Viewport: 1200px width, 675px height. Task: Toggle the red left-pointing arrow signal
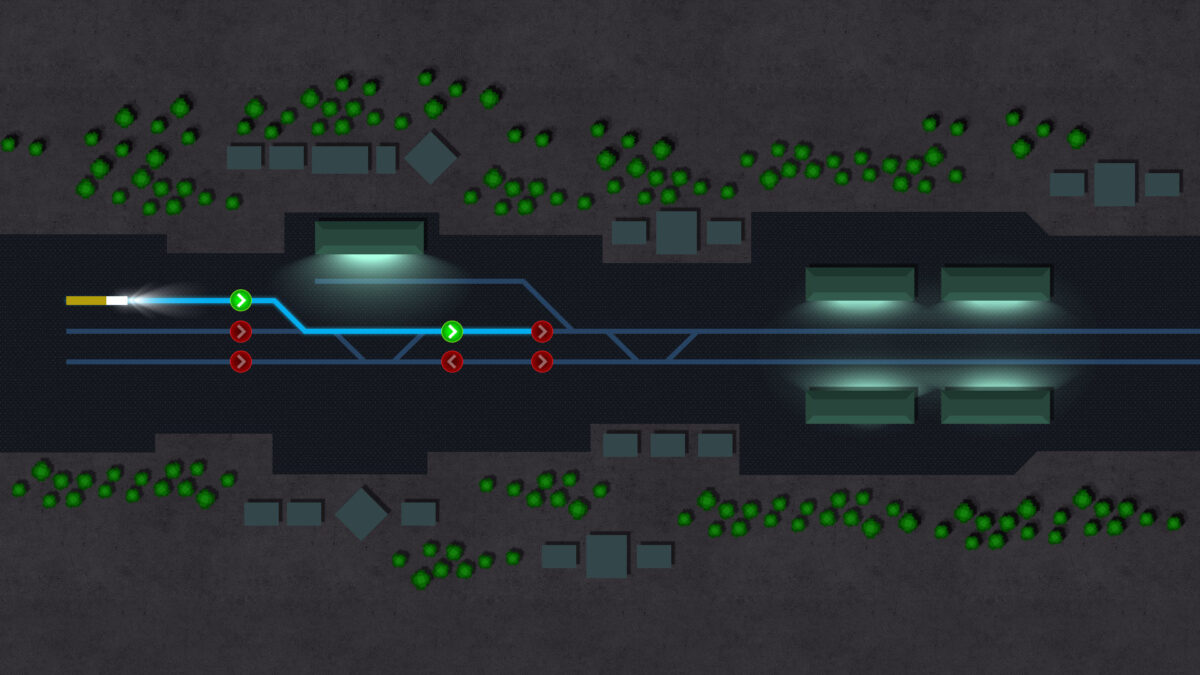(x=452, y=361)
